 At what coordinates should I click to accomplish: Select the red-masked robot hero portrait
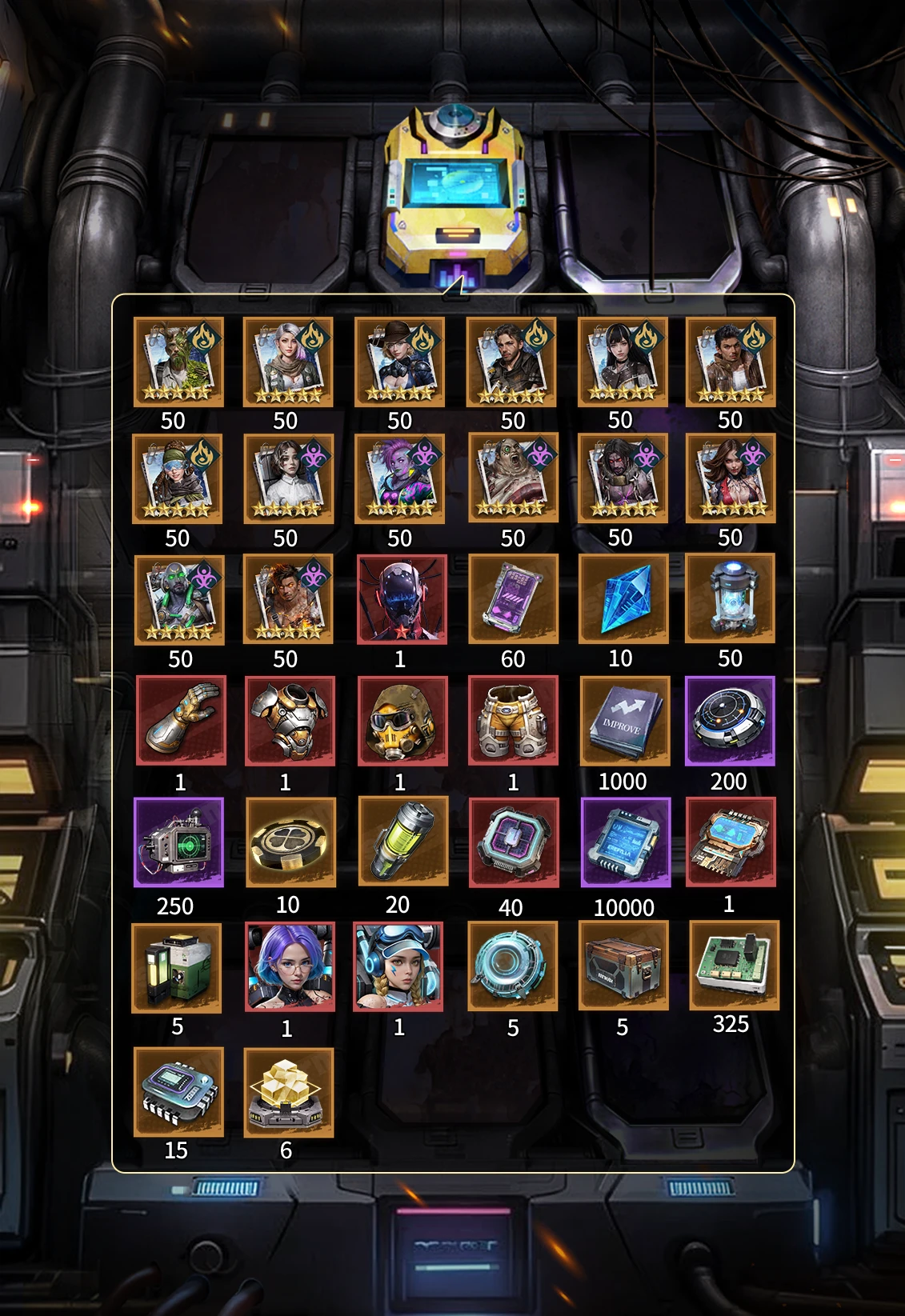pos(402,599)
